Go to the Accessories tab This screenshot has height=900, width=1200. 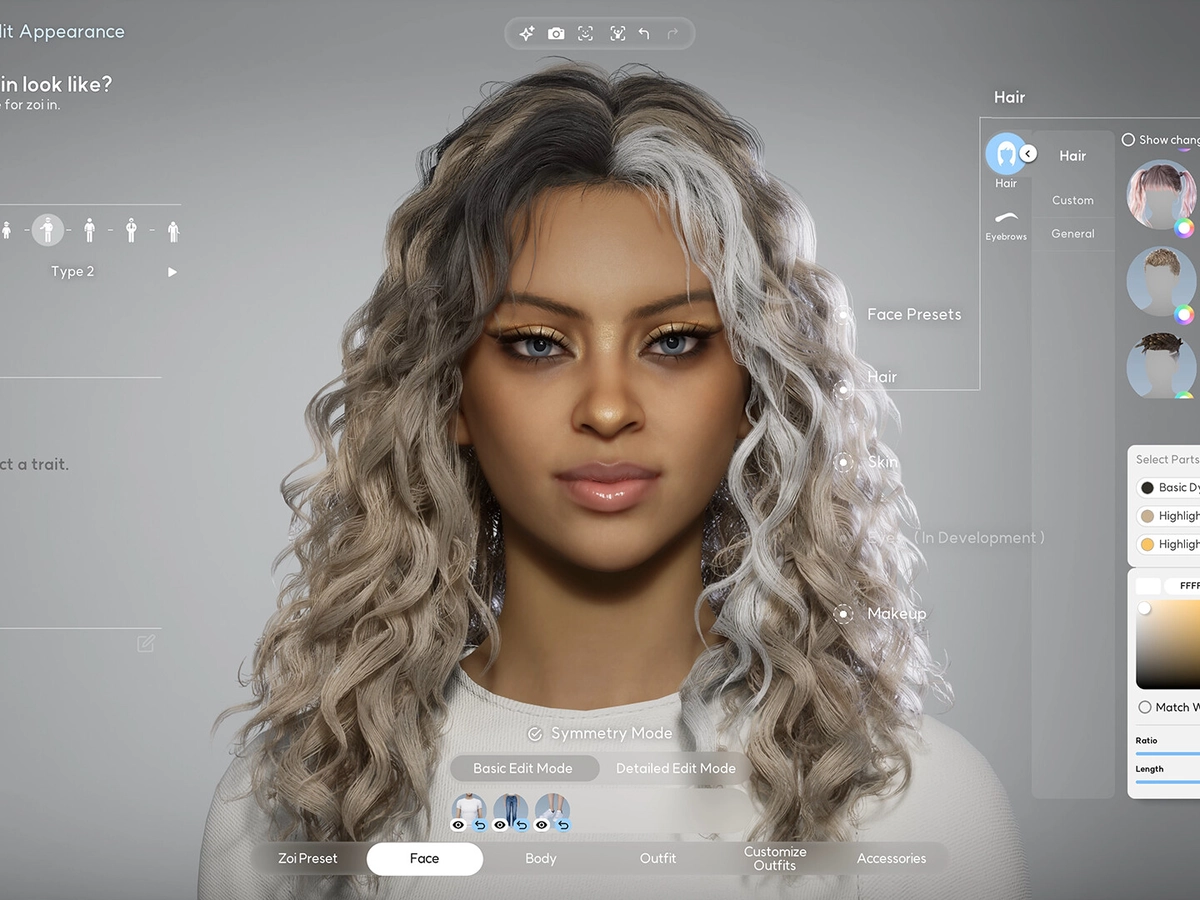coord(891,858)
